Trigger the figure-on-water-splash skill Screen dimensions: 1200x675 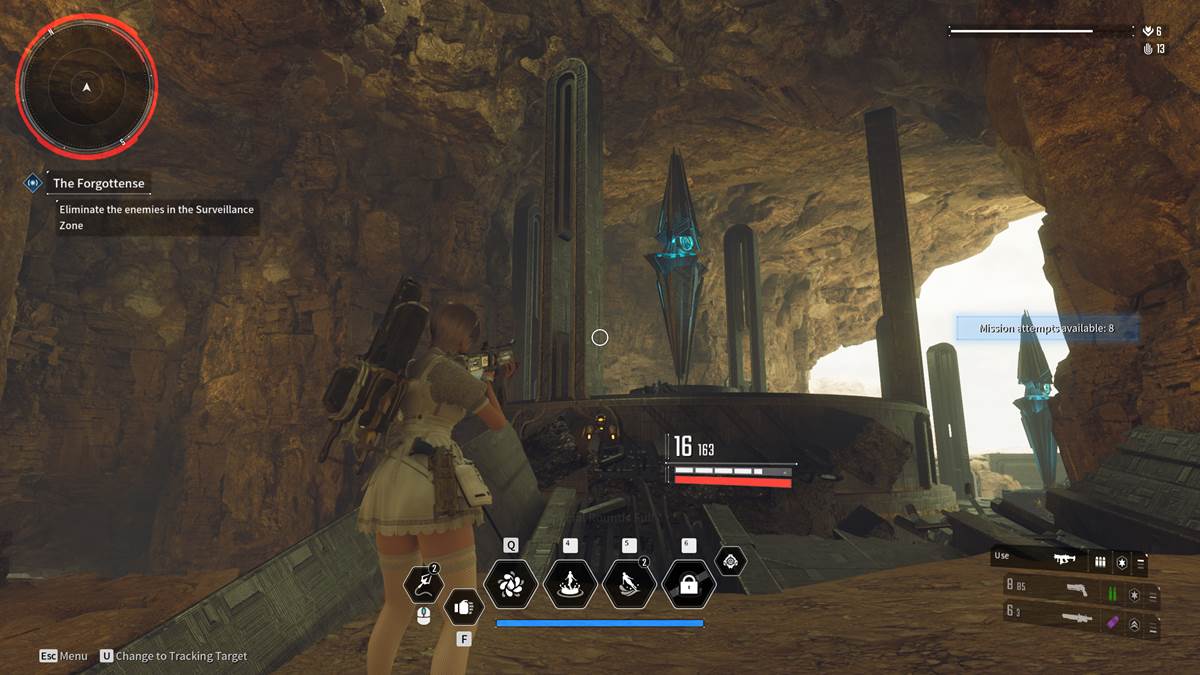point(570,584)
